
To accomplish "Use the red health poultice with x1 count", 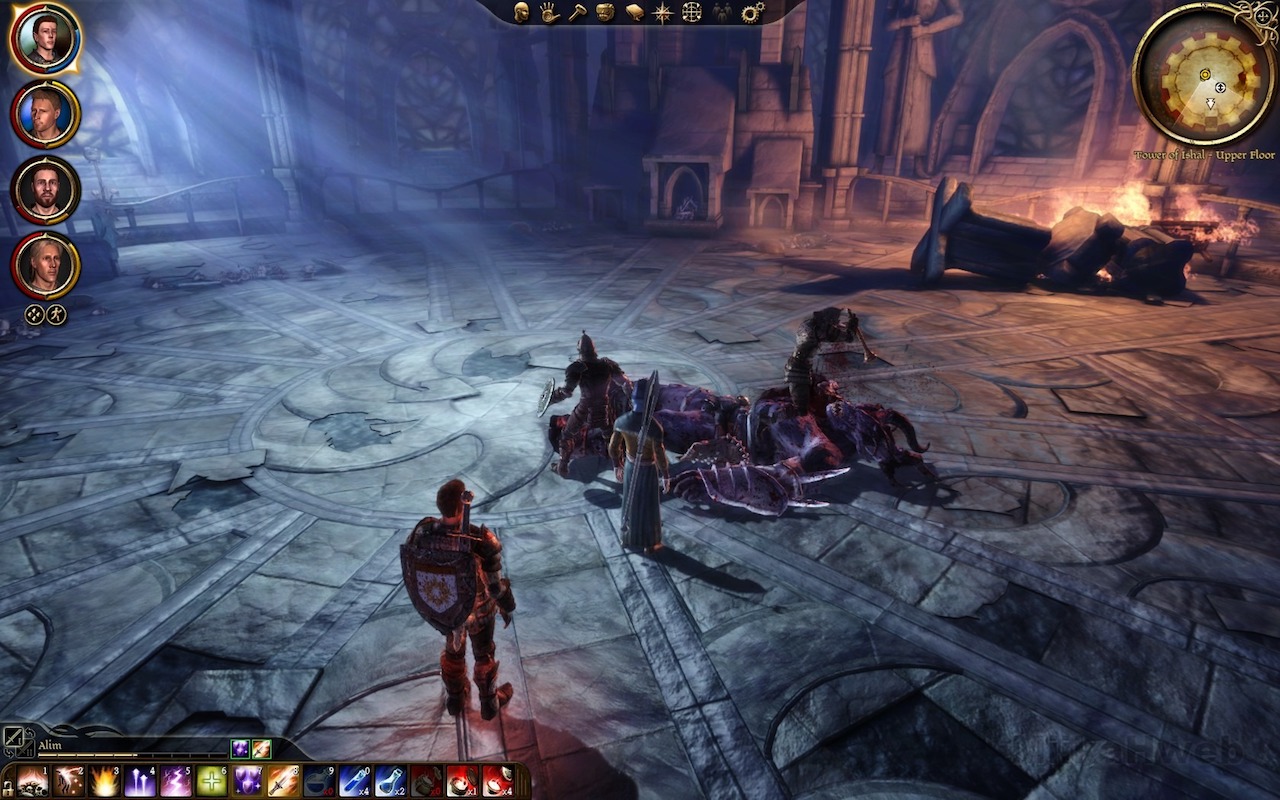I will point(460,781).
